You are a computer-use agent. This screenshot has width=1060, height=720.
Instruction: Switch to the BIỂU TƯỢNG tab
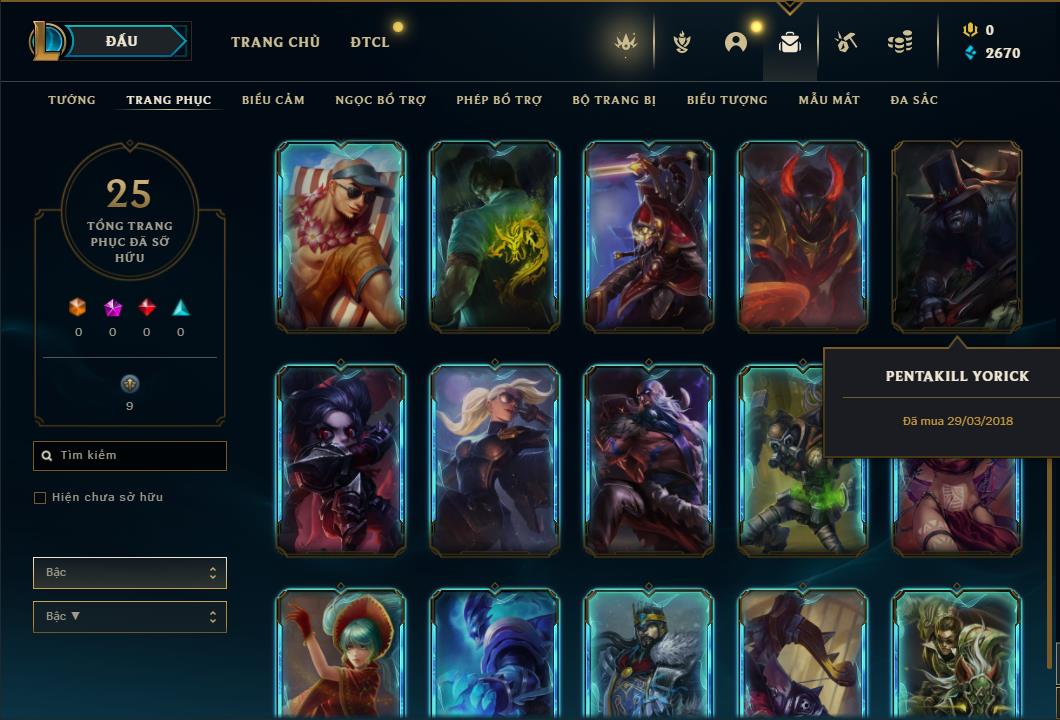click(727, 100)
